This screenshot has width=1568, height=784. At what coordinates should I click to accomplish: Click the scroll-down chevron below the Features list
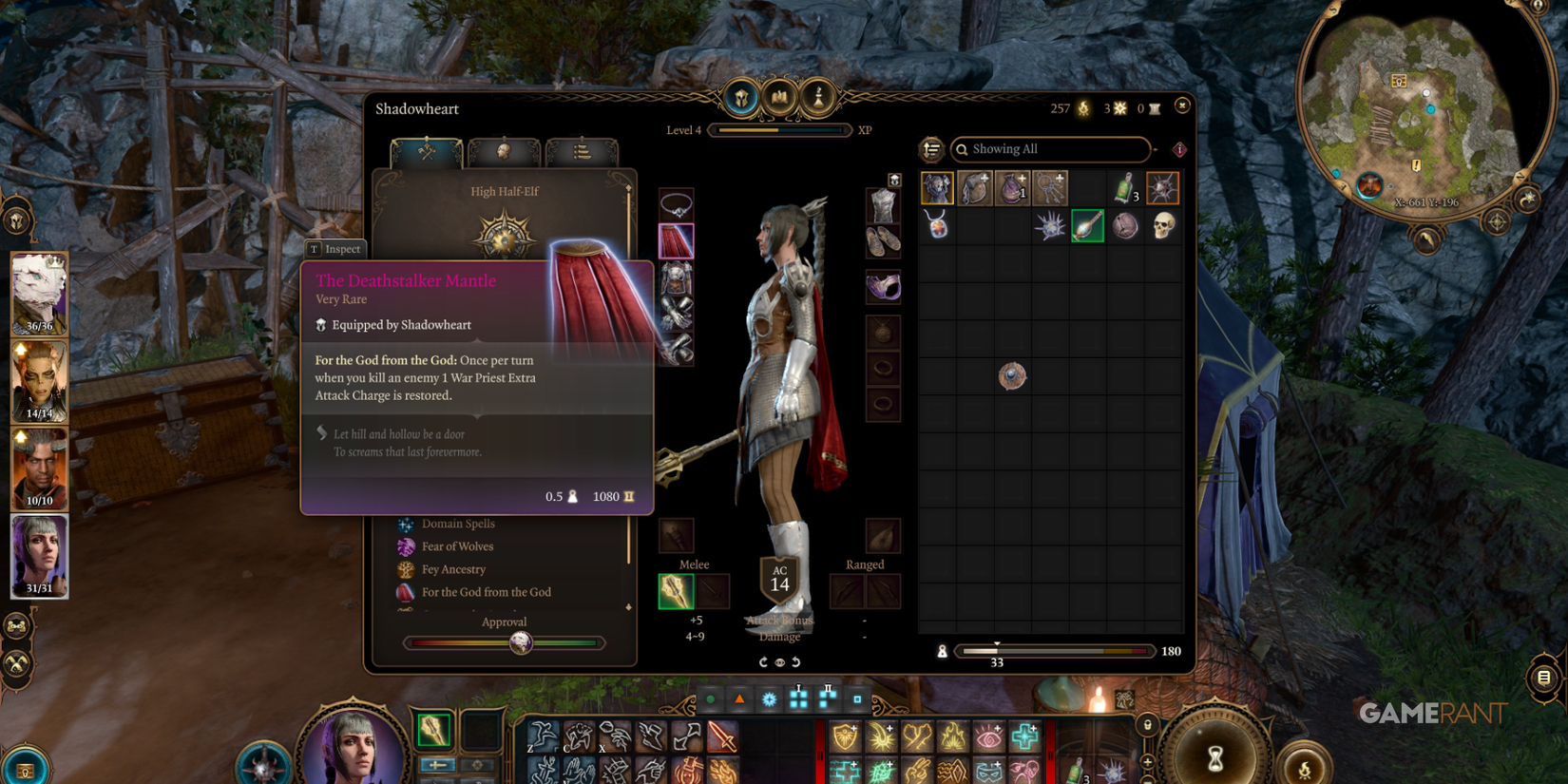(x=628, y=608)
